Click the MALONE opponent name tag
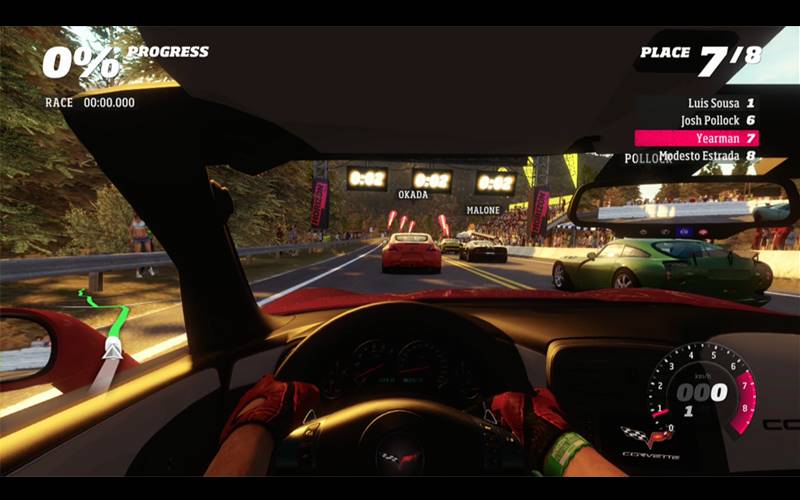 click(x=483, y=210)
